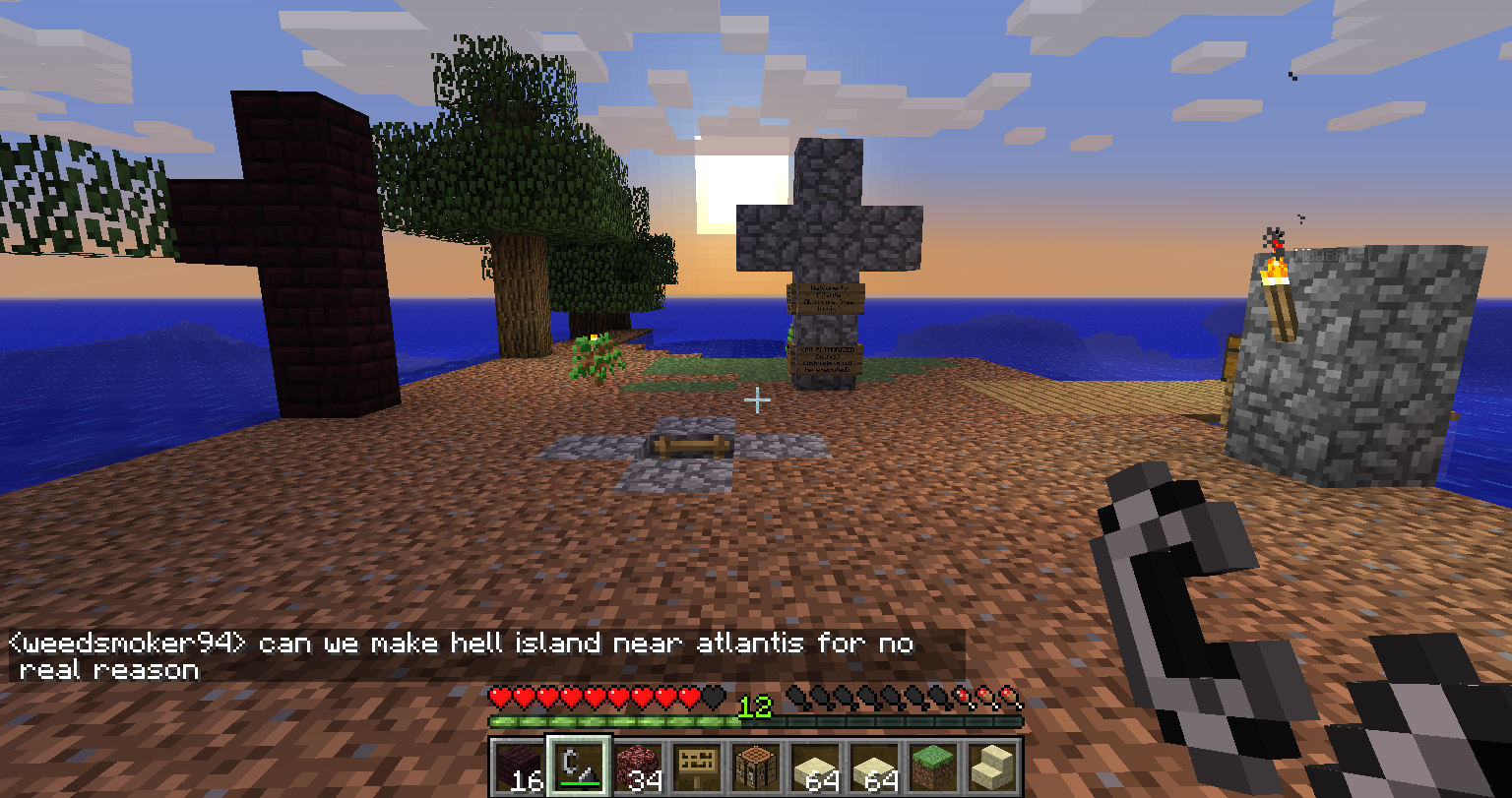Switch to the netherrack stack of 34
Viewport: 1512px width, 798px height.
pyautogui.click(x=638, y=767)
